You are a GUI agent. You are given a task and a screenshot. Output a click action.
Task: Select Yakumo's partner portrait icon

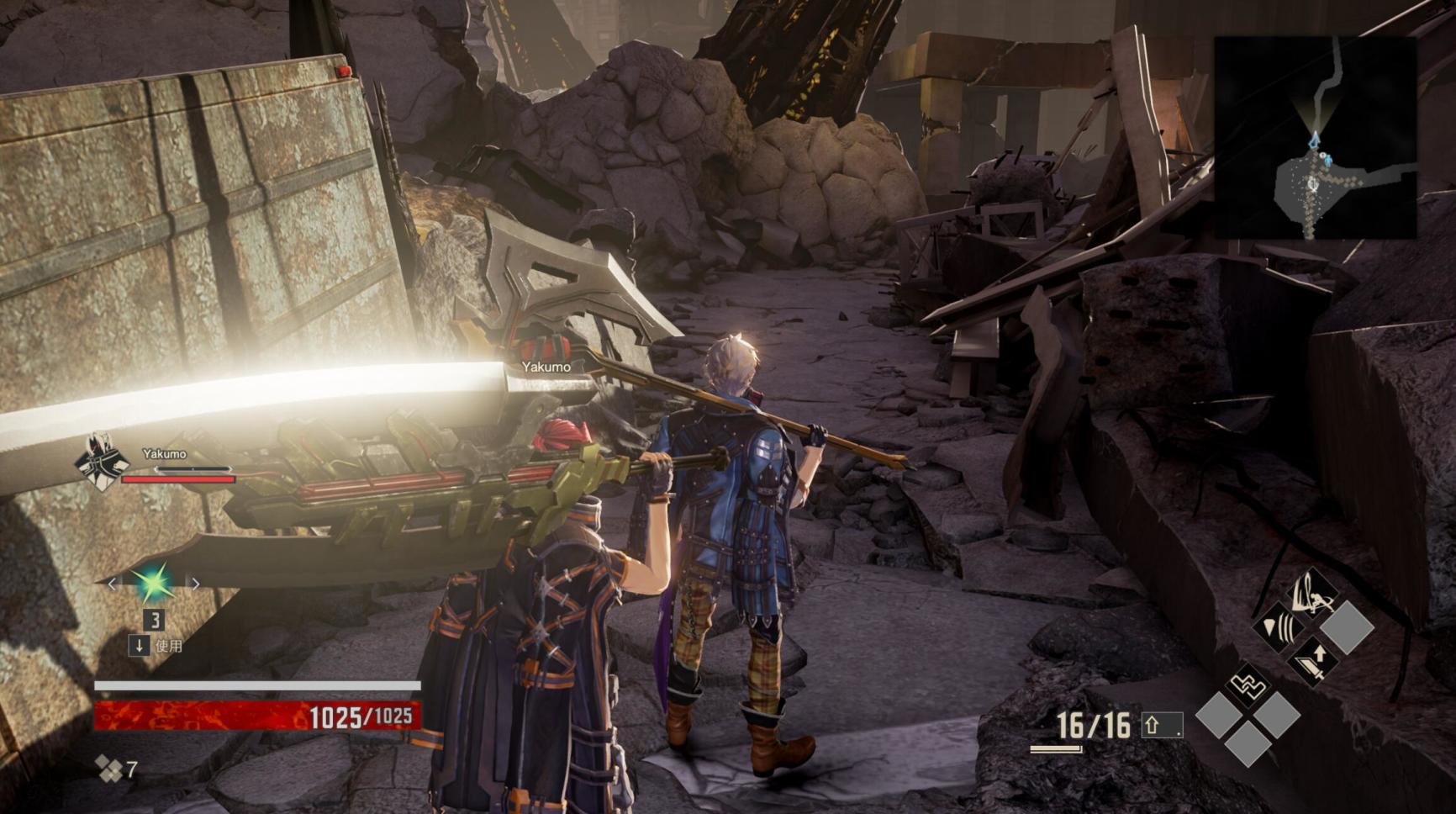[x=101, y=462]
